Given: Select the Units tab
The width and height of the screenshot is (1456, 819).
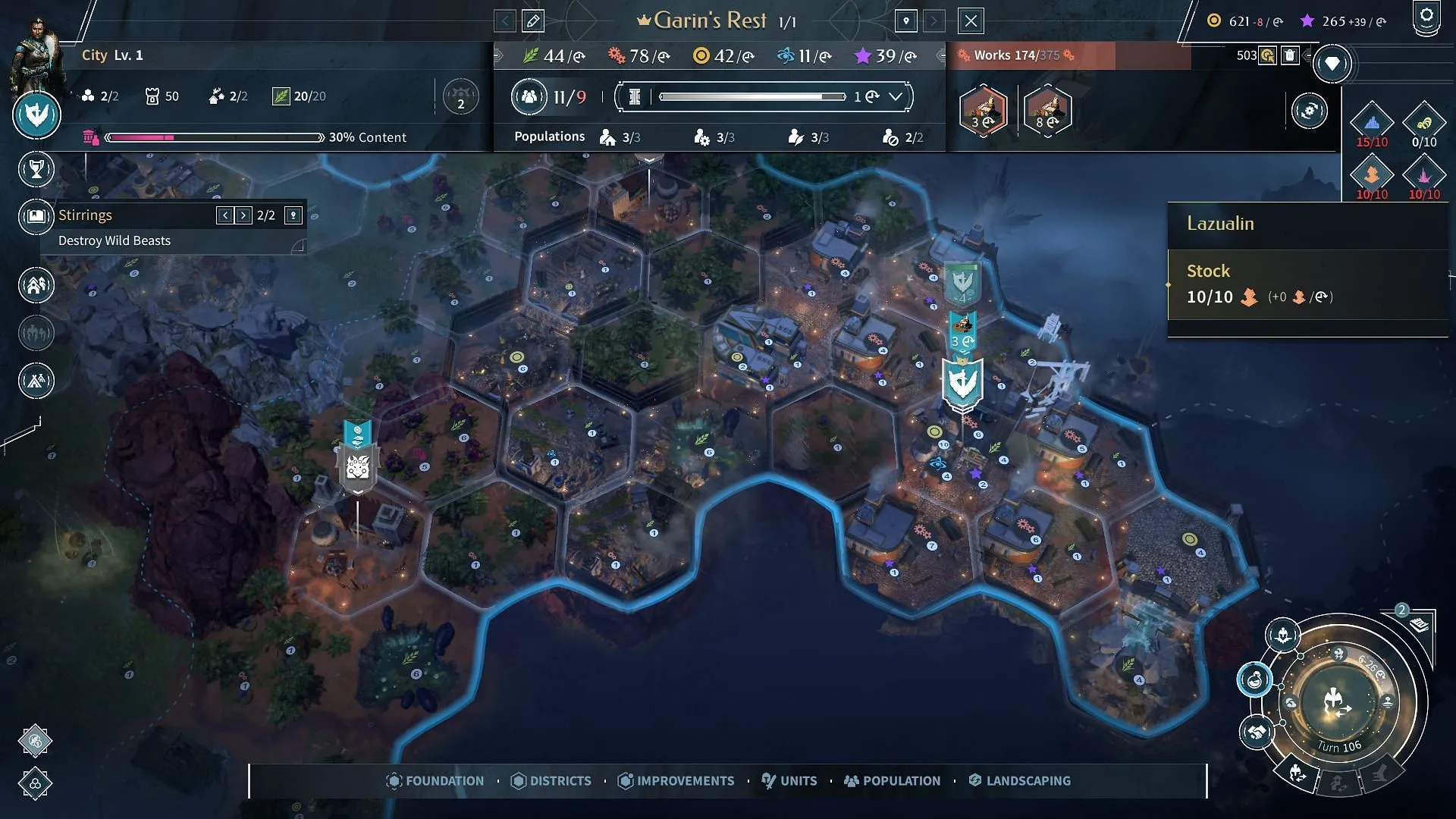Looking at the screenshot, I should click(789, 781).
